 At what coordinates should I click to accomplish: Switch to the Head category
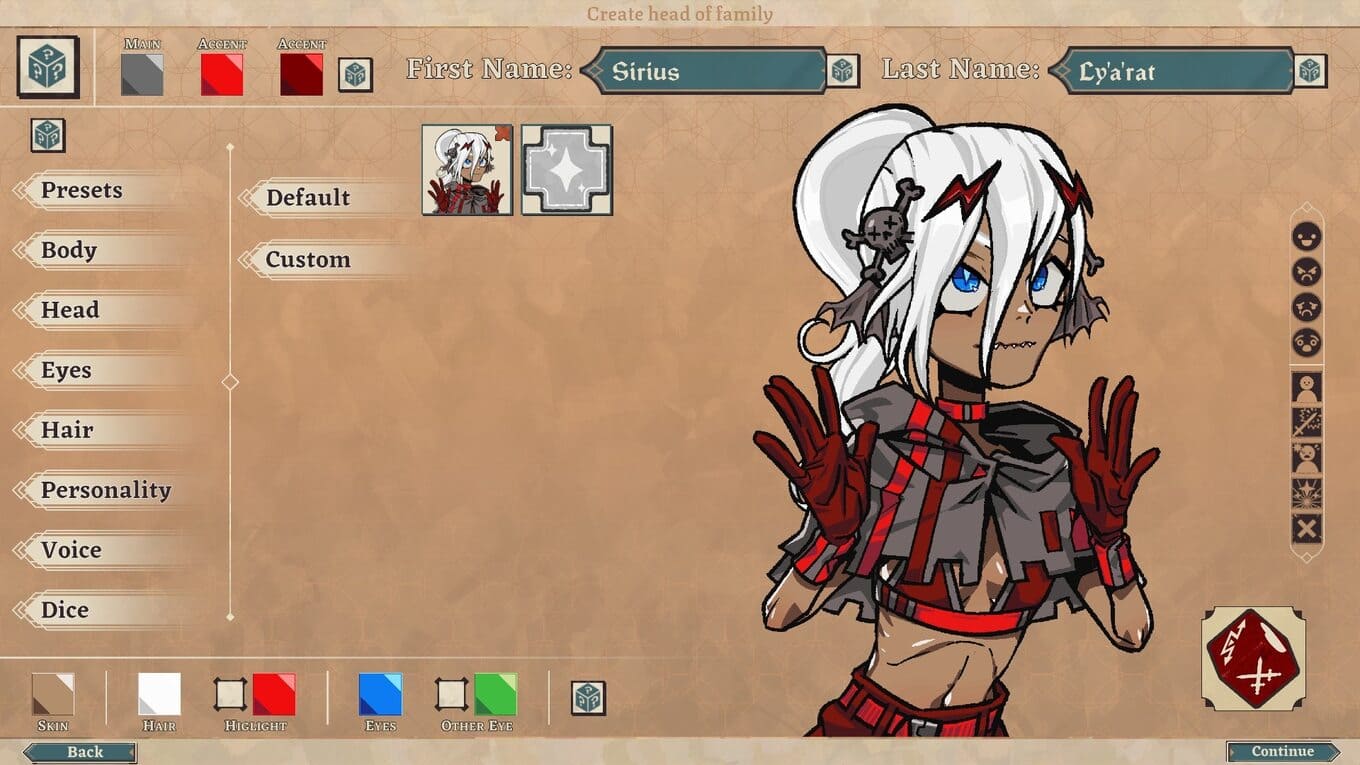point(70,310)
